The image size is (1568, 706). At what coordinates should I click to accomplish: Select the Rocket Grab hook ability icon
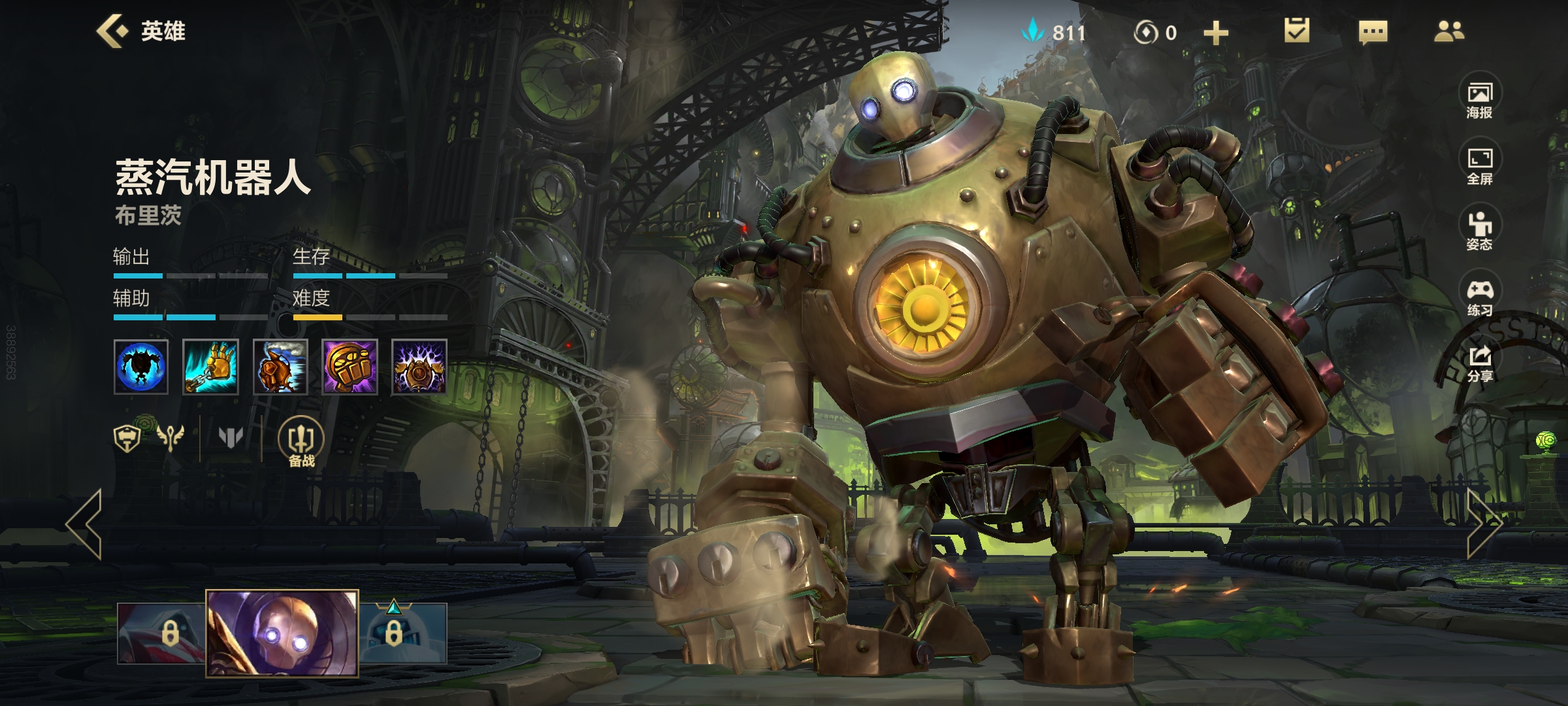pos(210,366)
